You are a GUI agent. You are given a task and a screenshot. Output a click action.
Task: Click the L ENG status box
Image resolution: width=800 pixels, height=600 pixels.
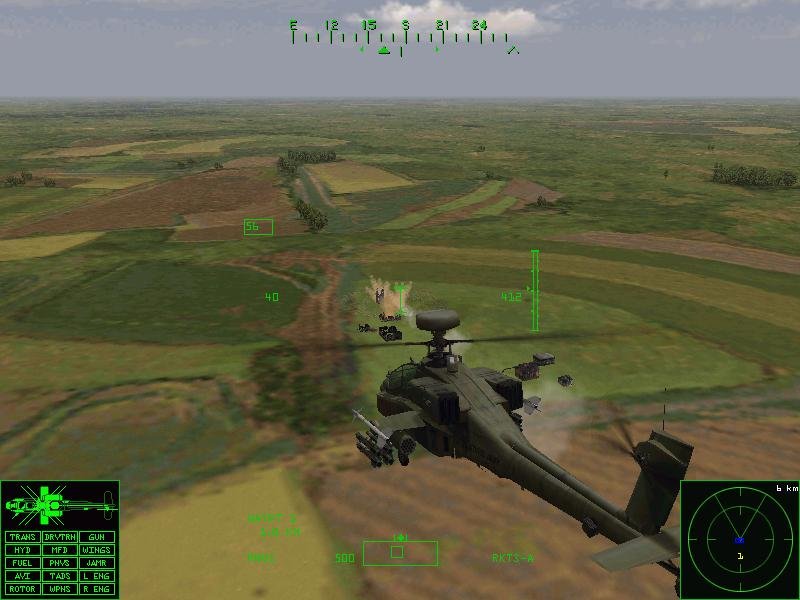[96, 576]
